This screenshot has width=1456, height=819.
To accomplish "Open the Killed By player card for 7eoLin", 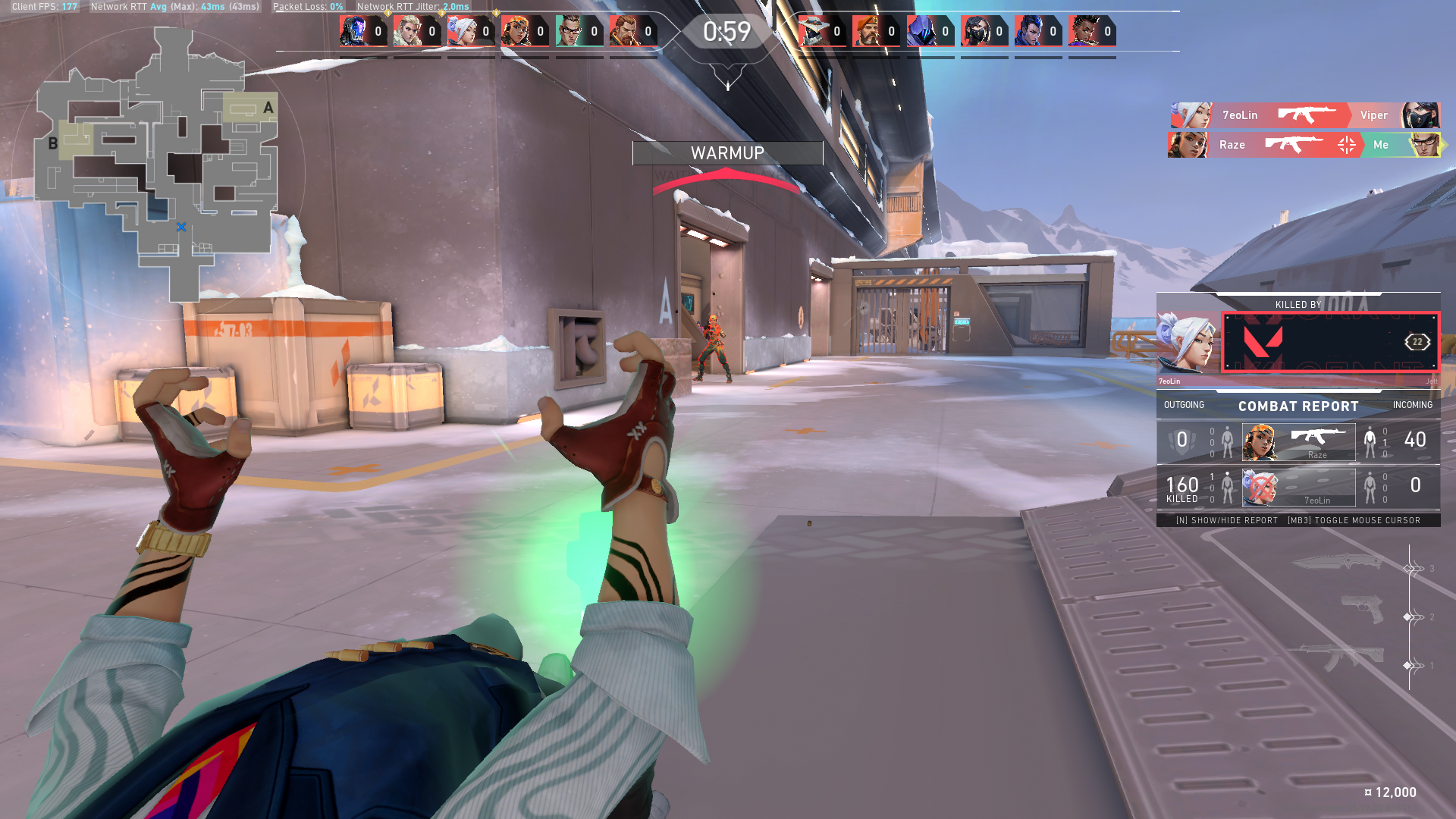I will click(1298, 342).
